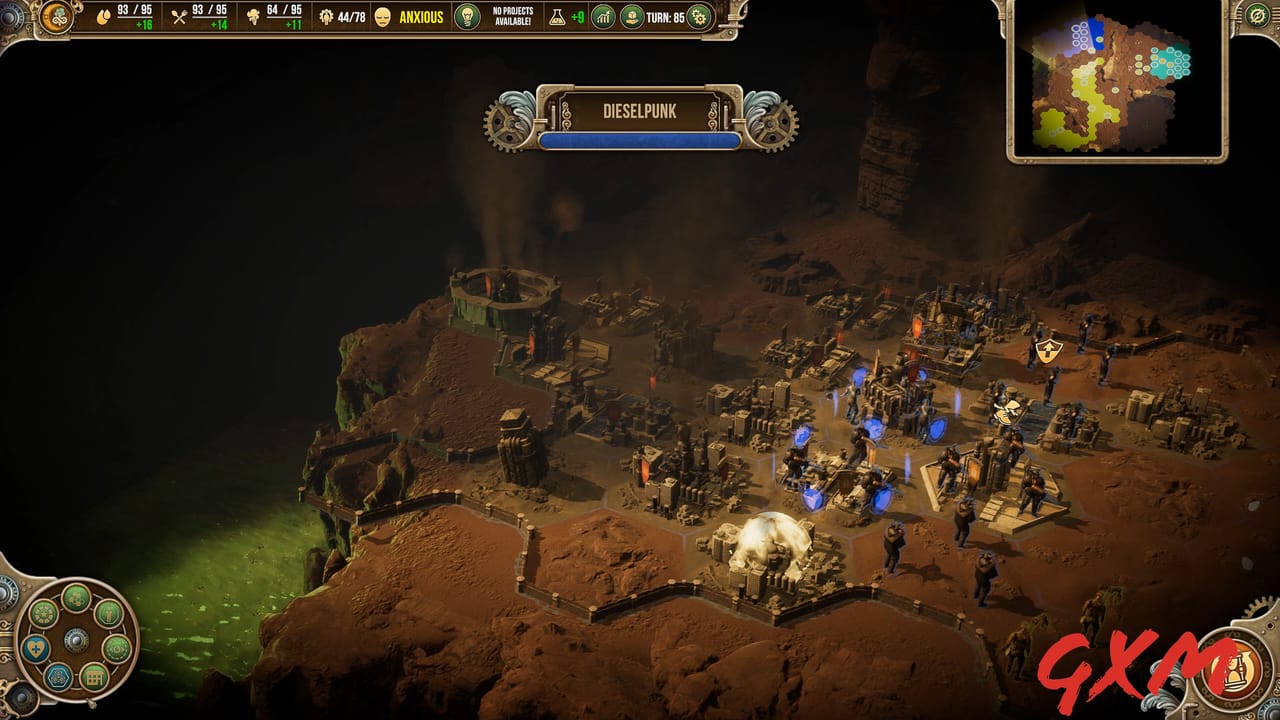Show the bar chart statistics panel
1280x720 pixels.
point(603,17)
